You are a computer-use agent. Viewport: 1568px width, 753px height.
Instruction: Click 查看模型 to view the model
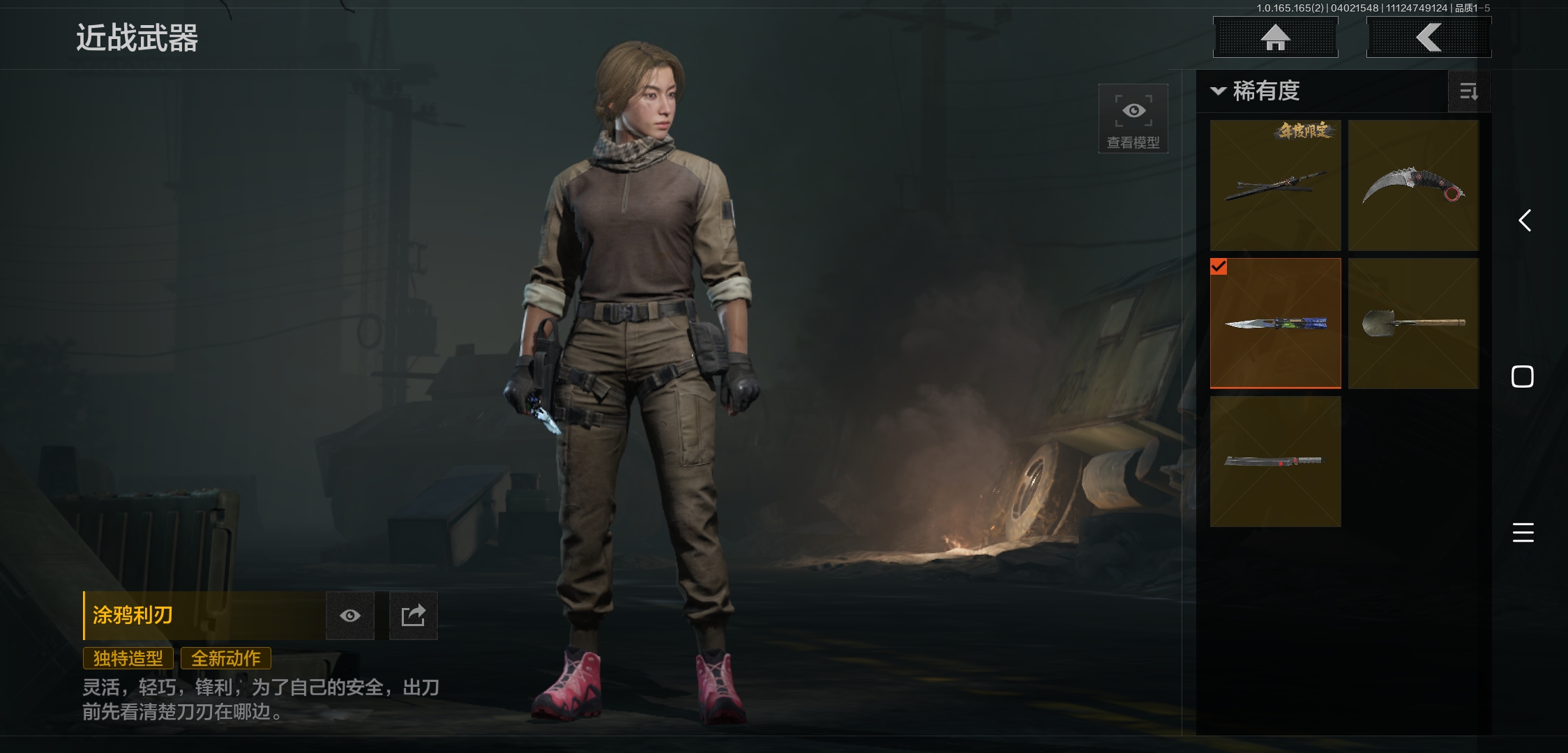[1133, 119]
